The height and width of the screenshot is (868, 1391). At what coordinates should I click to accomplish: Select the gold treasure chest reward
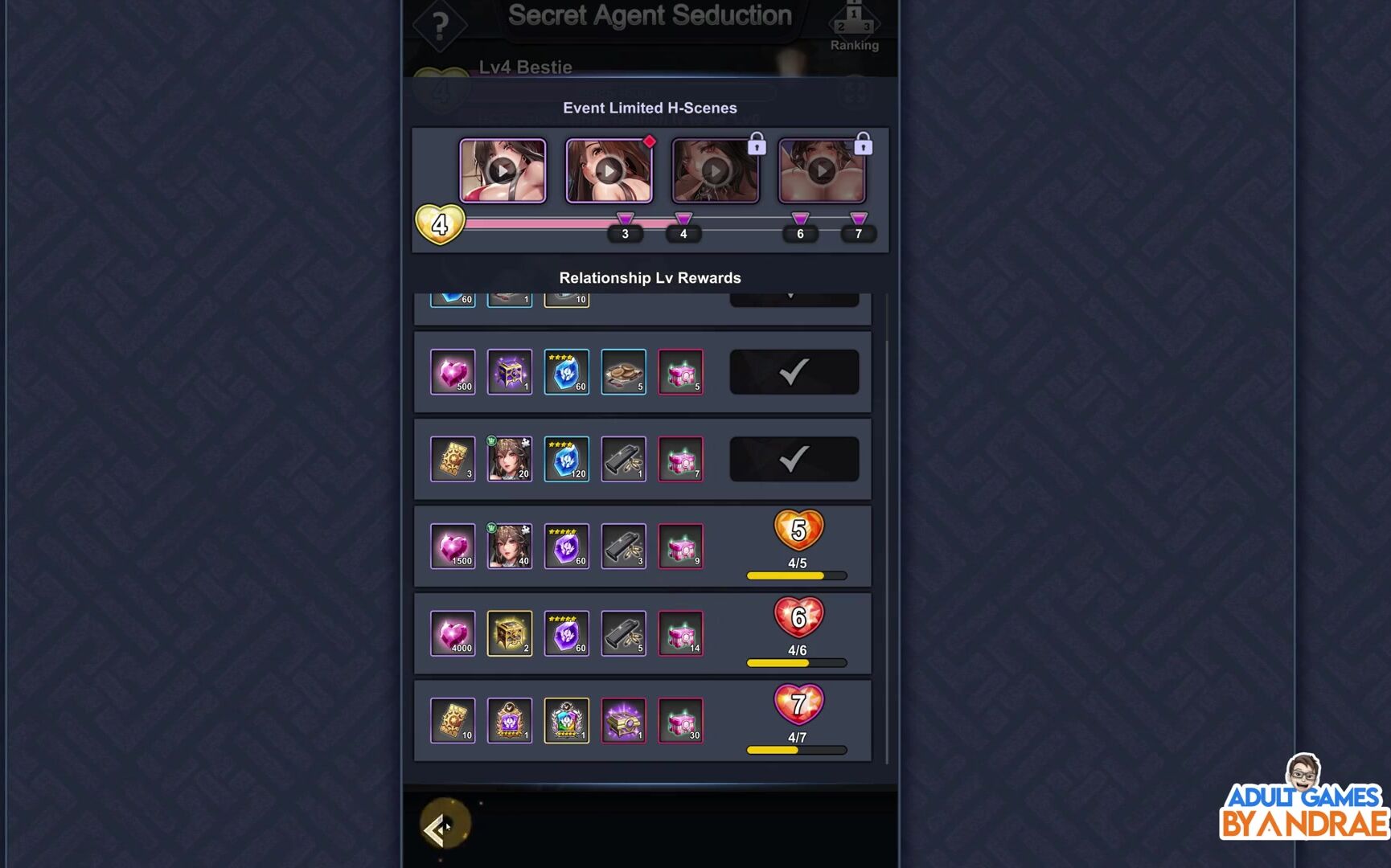point(510,633)
